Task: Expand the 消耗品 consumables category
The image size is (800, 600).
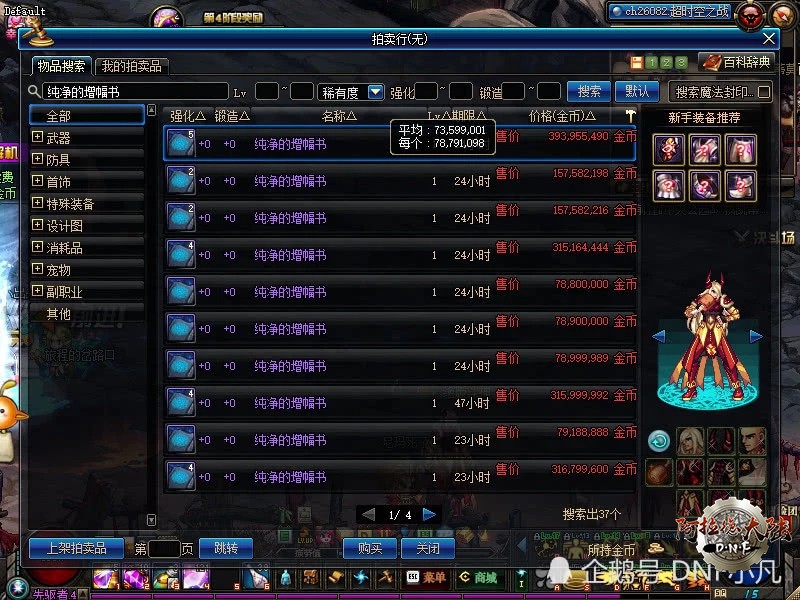Action: tap(38, 248)
